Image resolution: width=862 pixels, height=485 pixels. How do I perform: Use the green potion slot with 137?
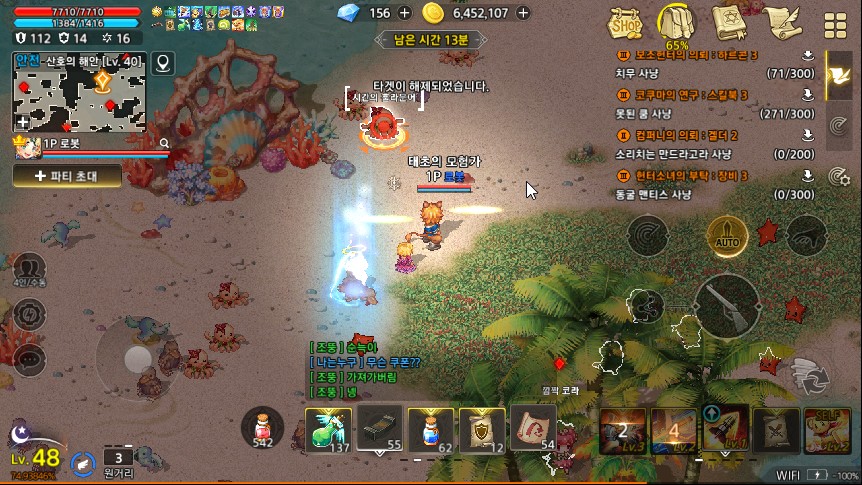click(x=328, y=429)
